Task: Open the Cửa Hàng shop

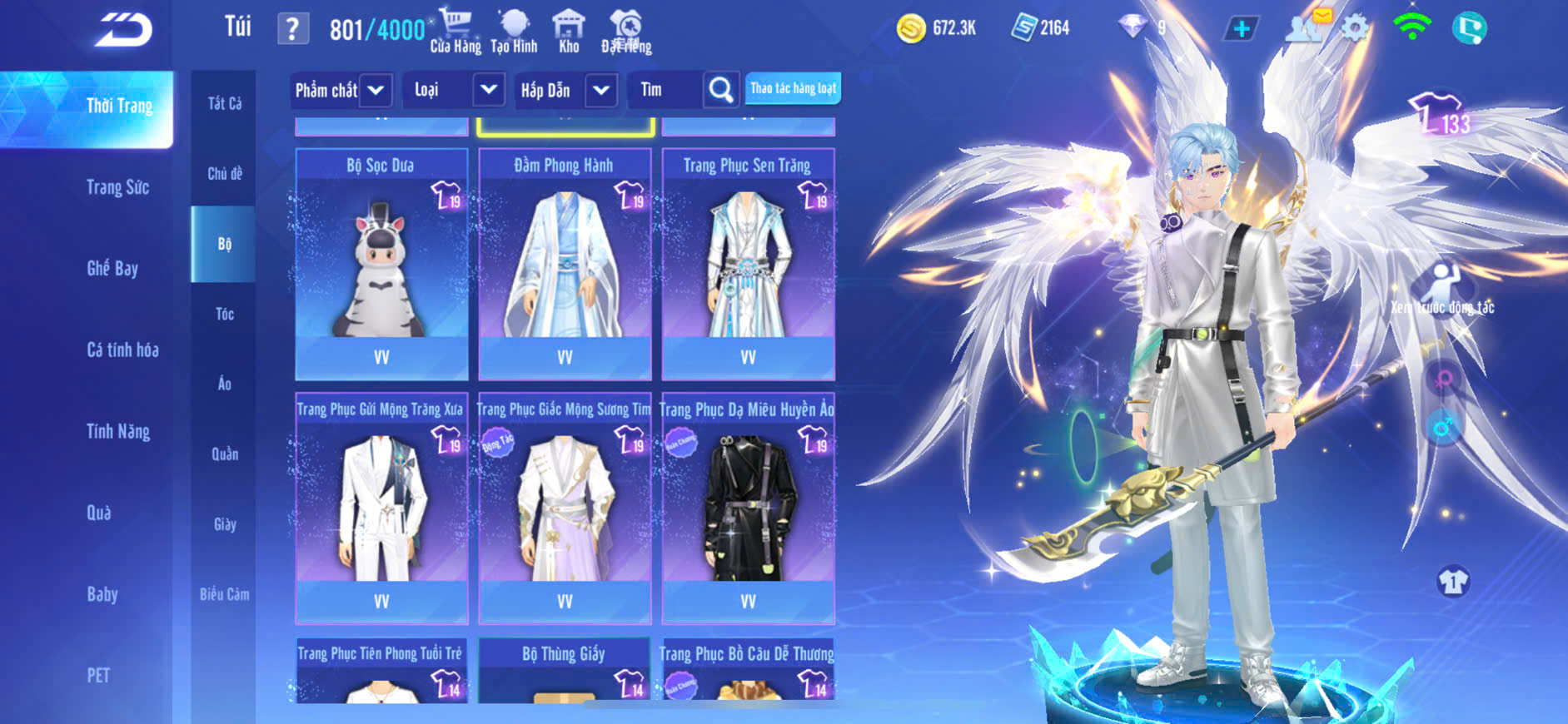Action: 455,31
